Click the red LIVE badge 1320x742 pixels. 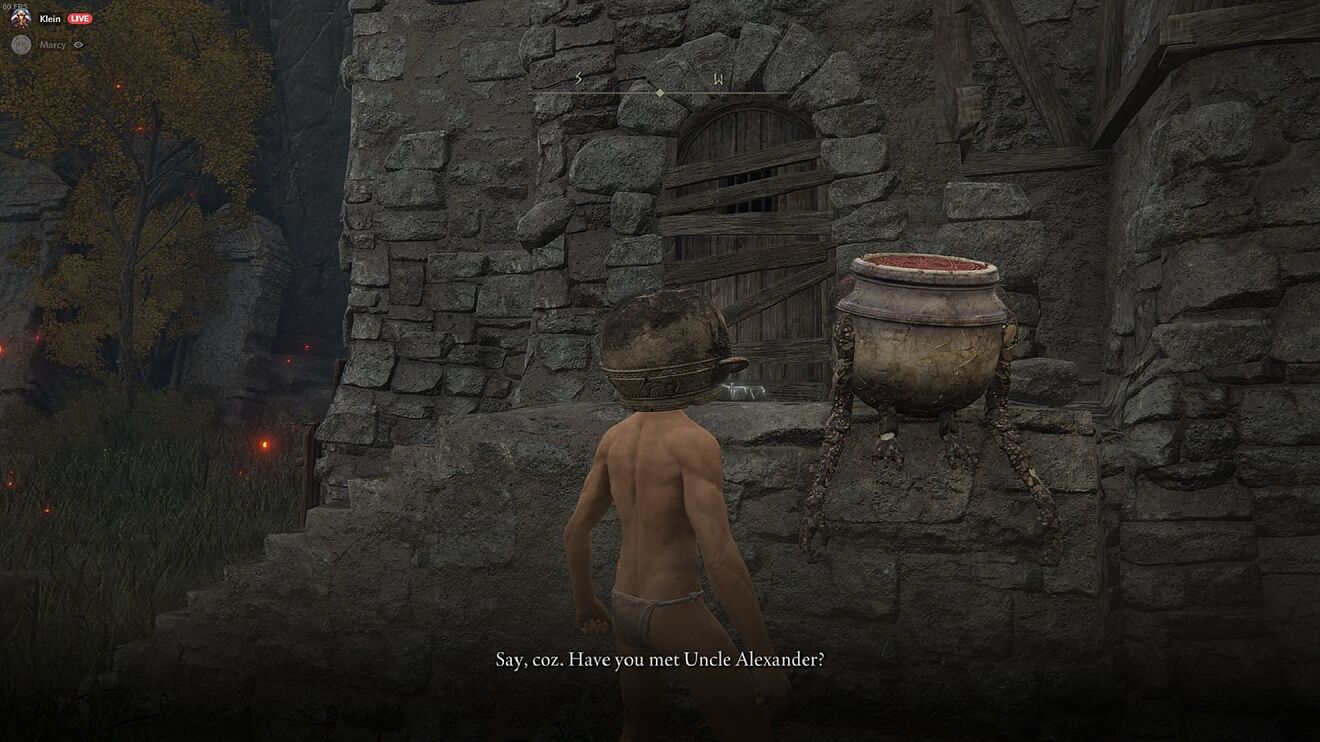click(x=80, y=18)
